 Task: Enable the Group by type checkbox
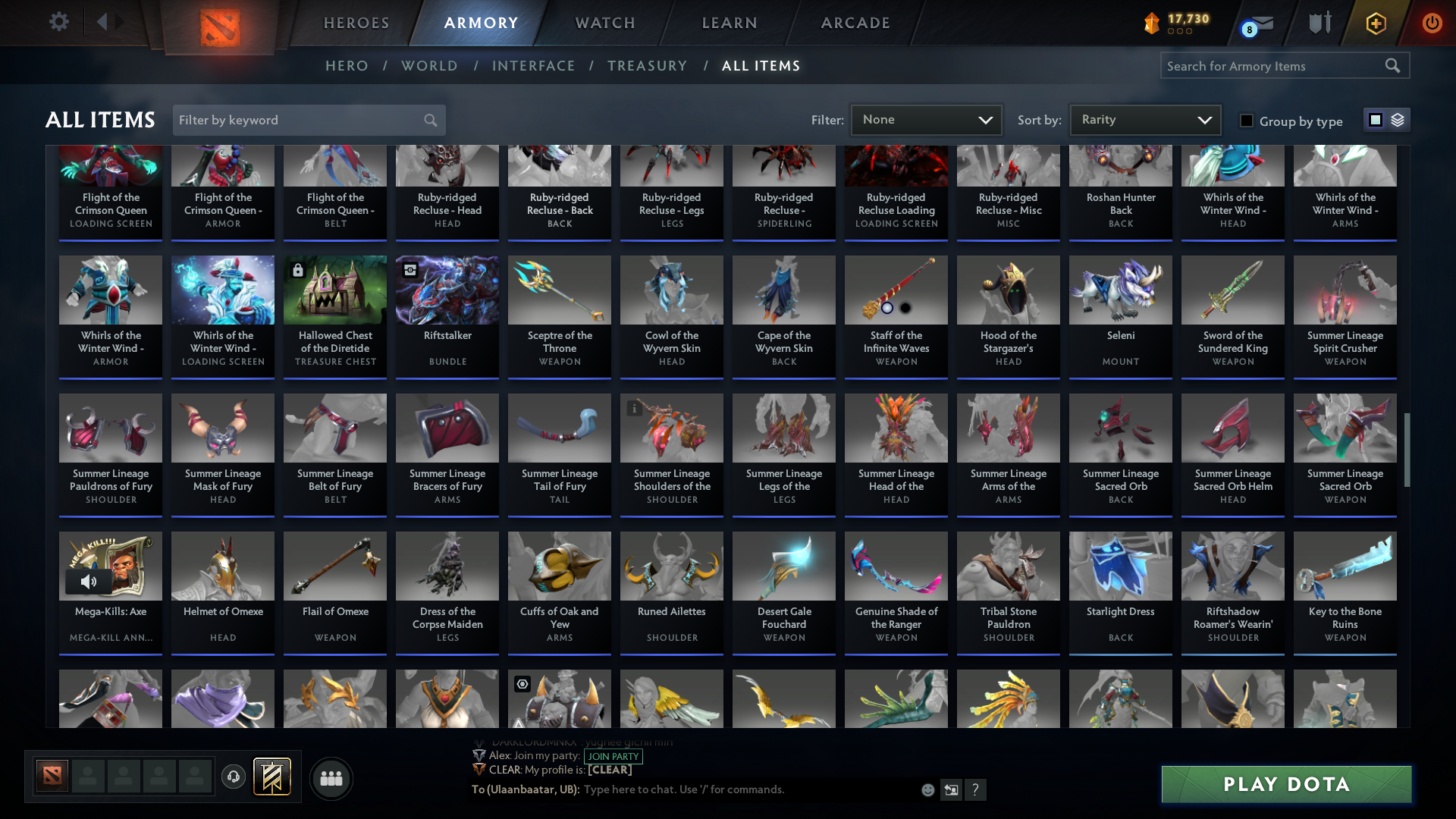tap(1247, 121)
